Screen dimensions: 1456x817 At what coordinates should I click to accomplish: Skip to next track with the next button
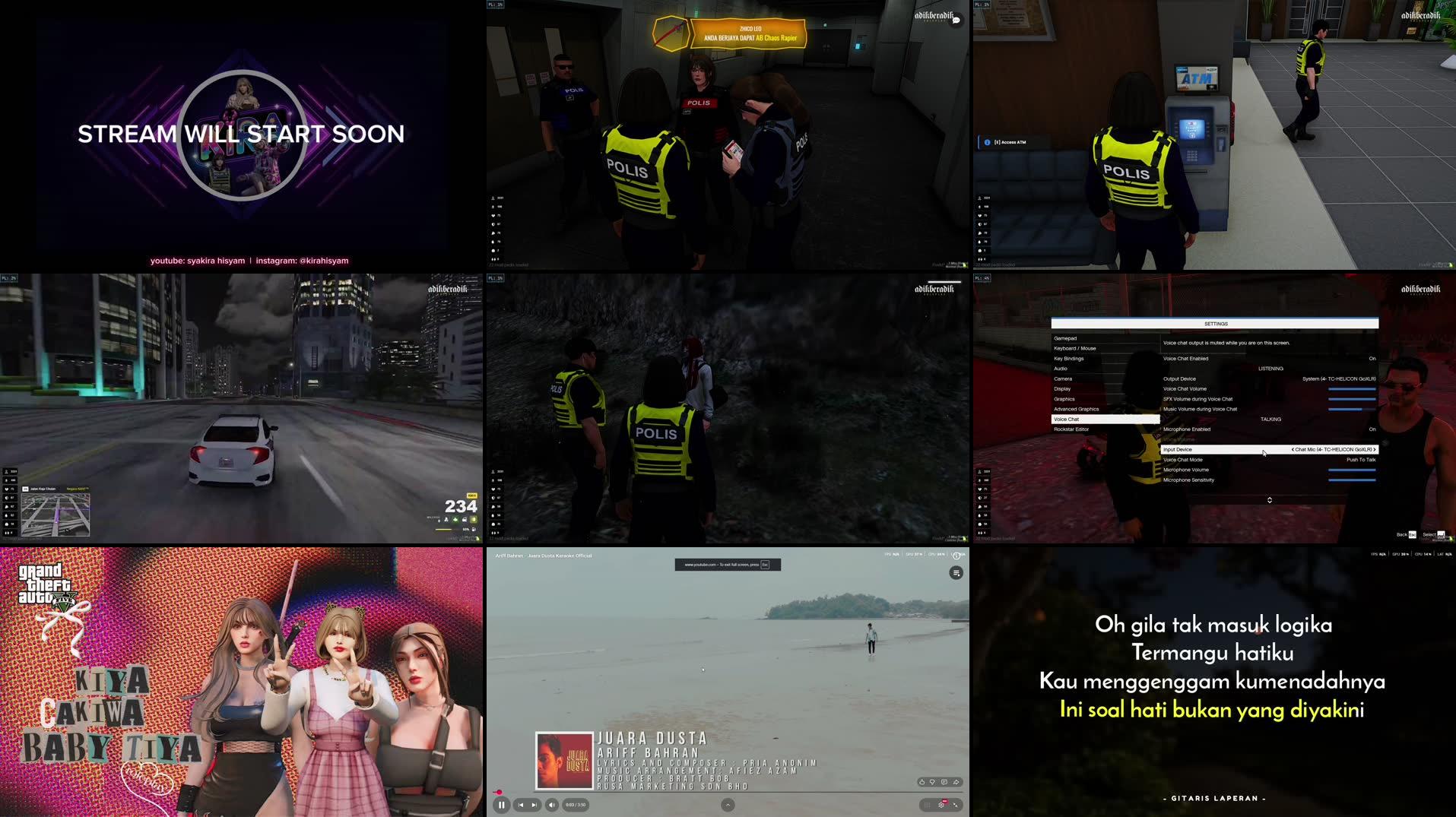(535, 805)
